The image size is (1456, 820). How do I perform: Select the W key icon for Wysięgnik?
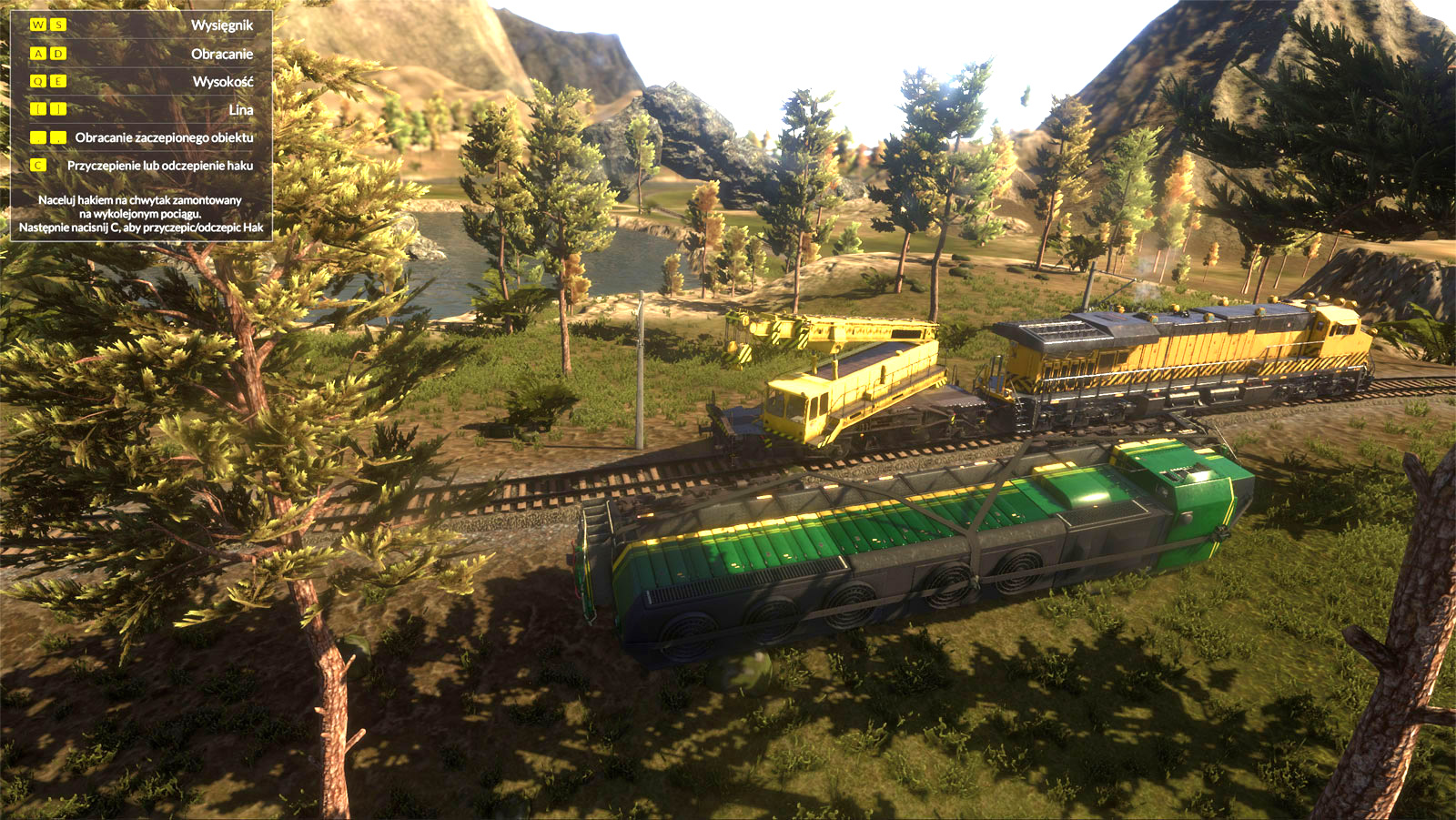37,25
